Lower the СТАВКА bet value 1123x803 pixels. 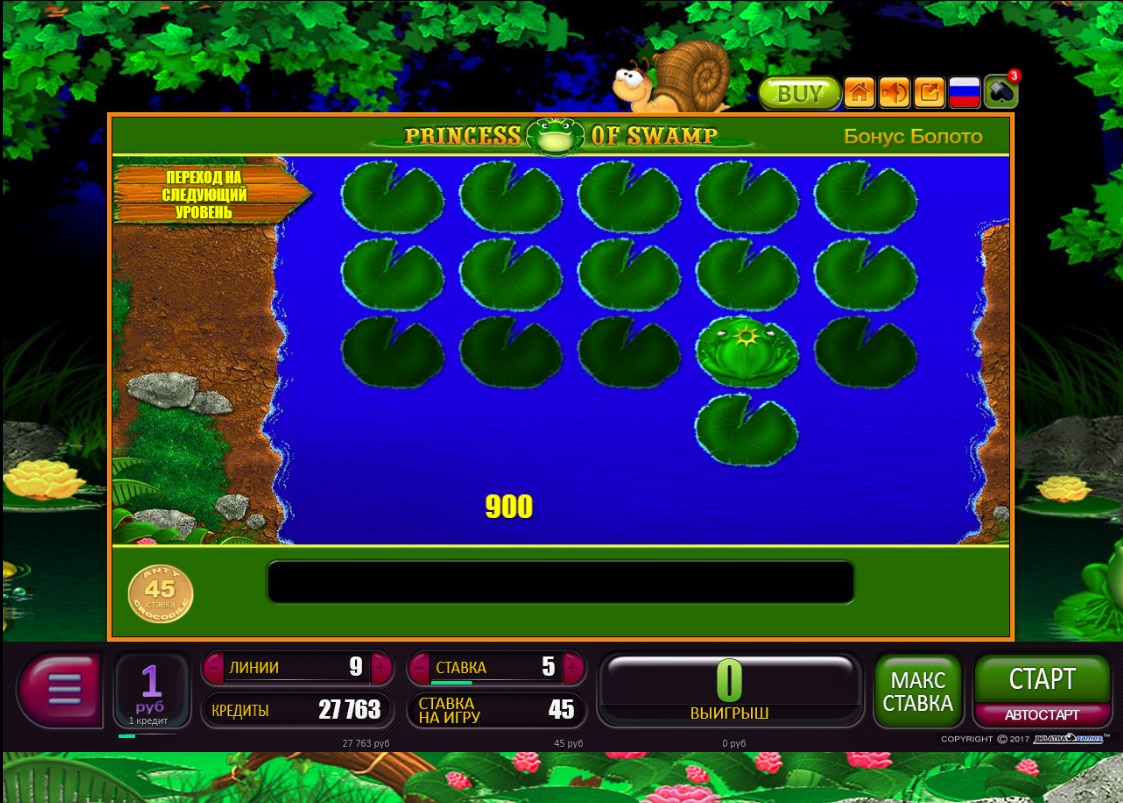[419, 667]
